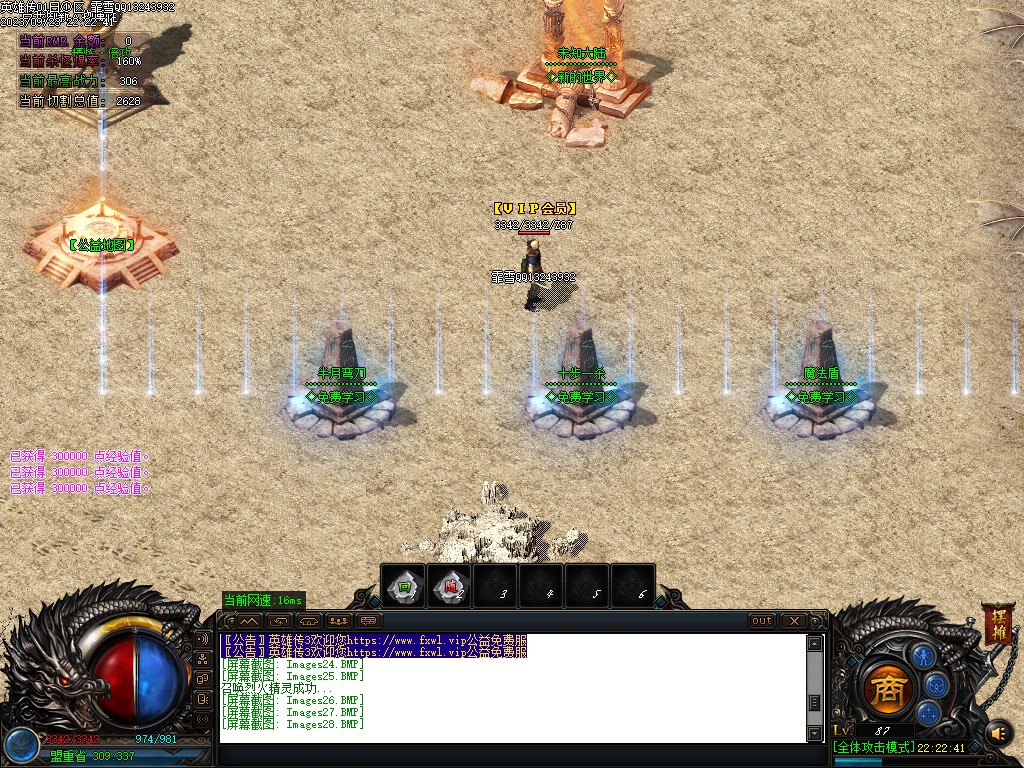Close the chat panel with the X button
This screenshot has height=768, width=1024.
(x=794, y=621)
